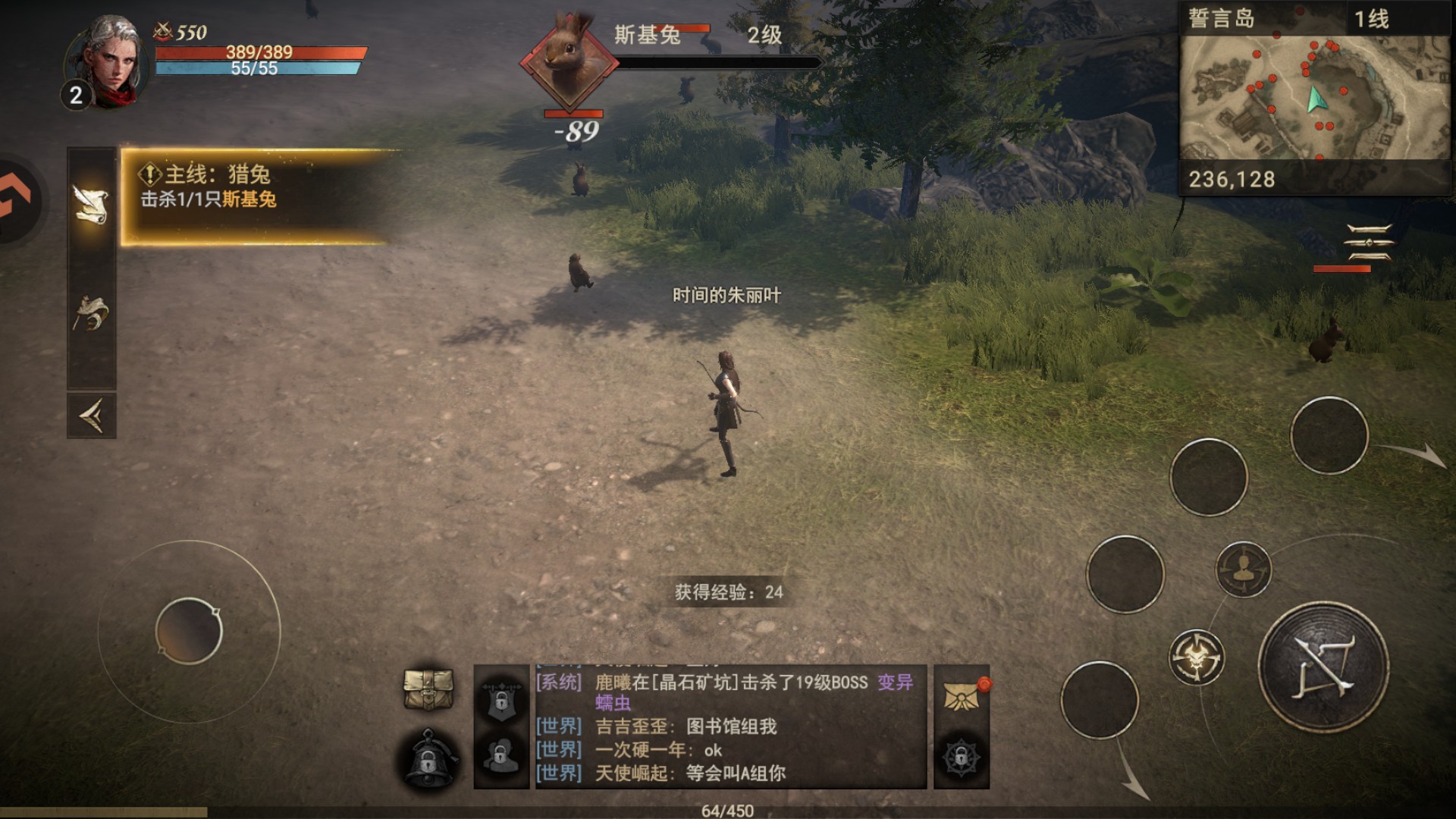The height and width of the screenshot is (819, 1456).
Task: Tap the locked bell icon
Action: 429,759
